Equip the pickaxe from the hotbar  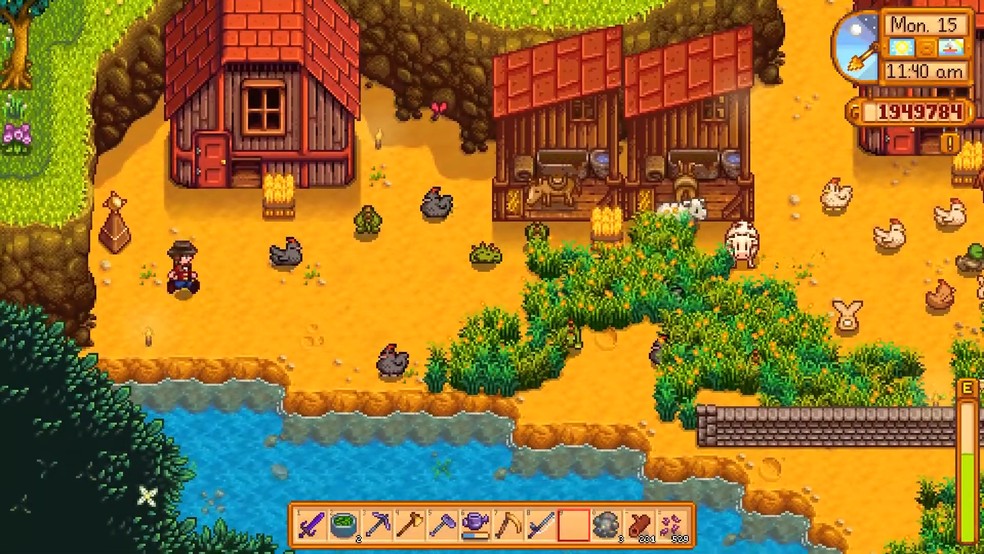[x=378, y=524]
